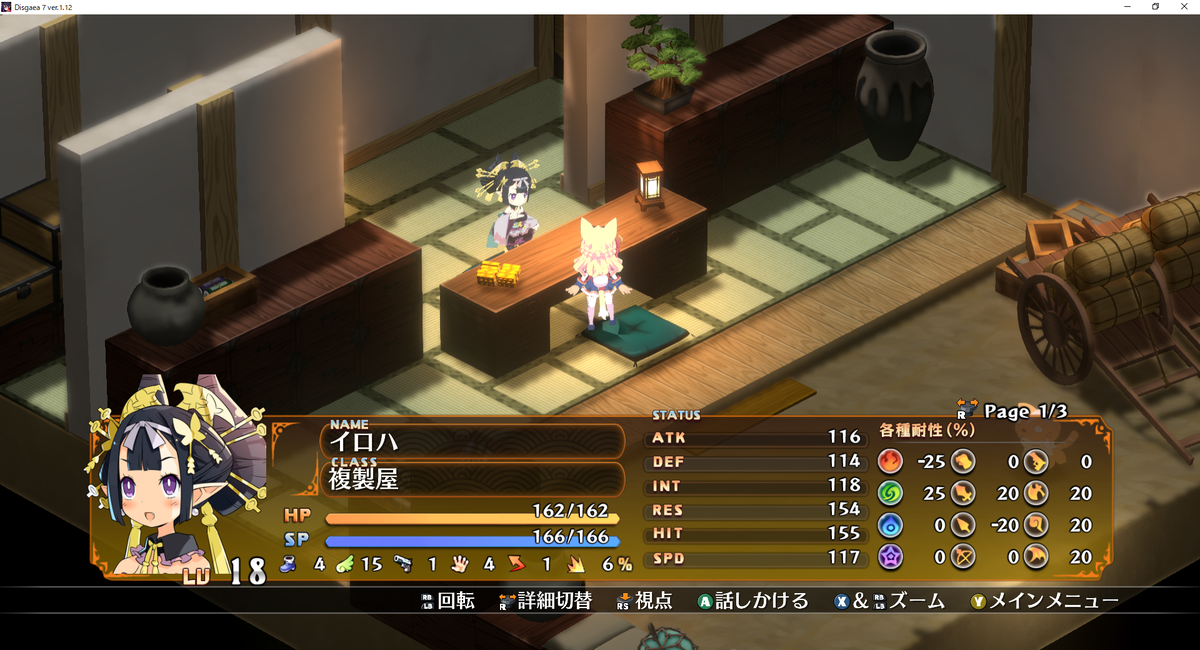Close the Disgaea 7 window
This screenshot has height=650, width=1200.
(x=1185, y=7)
